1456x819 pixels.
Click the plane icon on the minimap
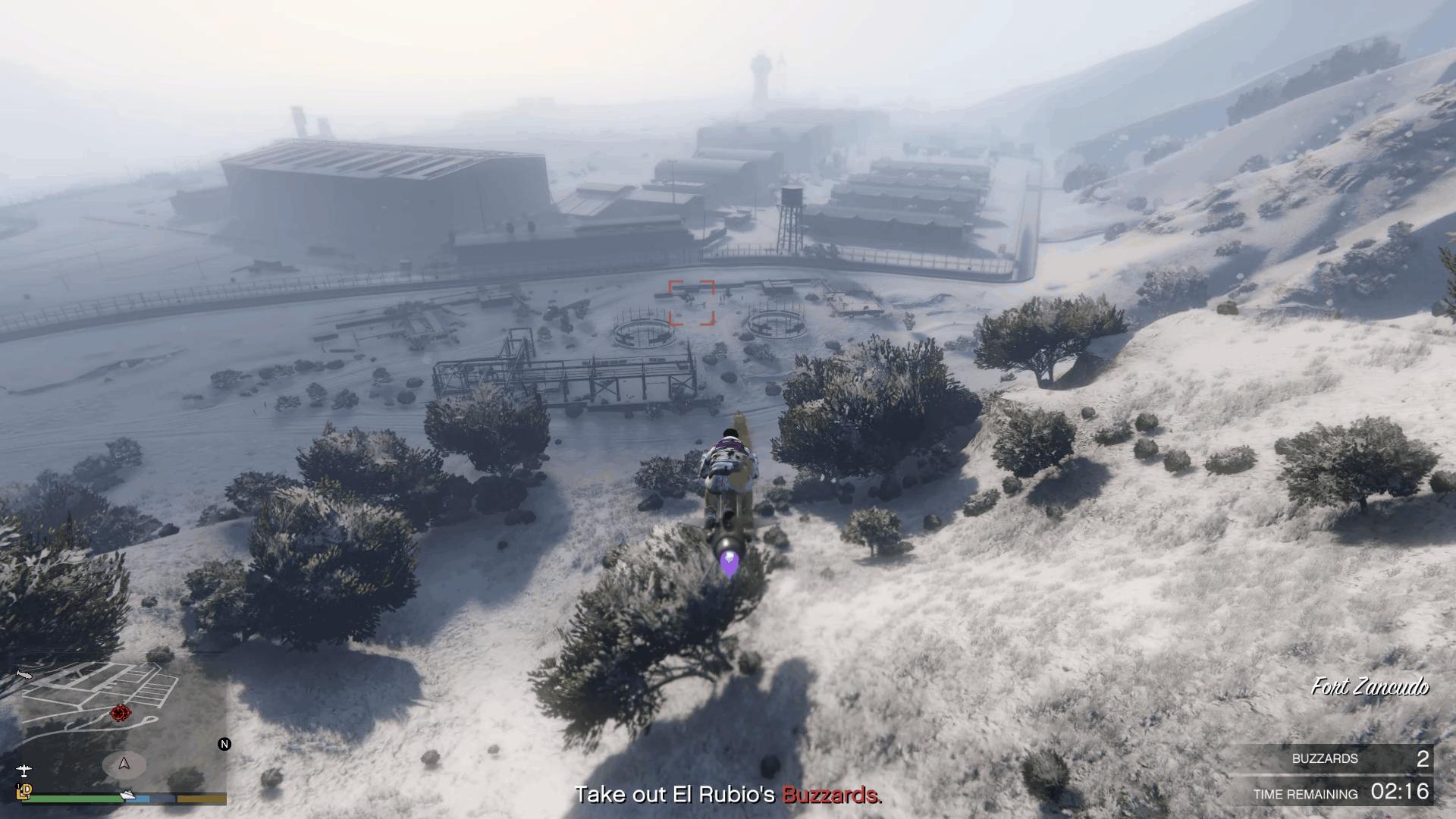coord(24,772)
